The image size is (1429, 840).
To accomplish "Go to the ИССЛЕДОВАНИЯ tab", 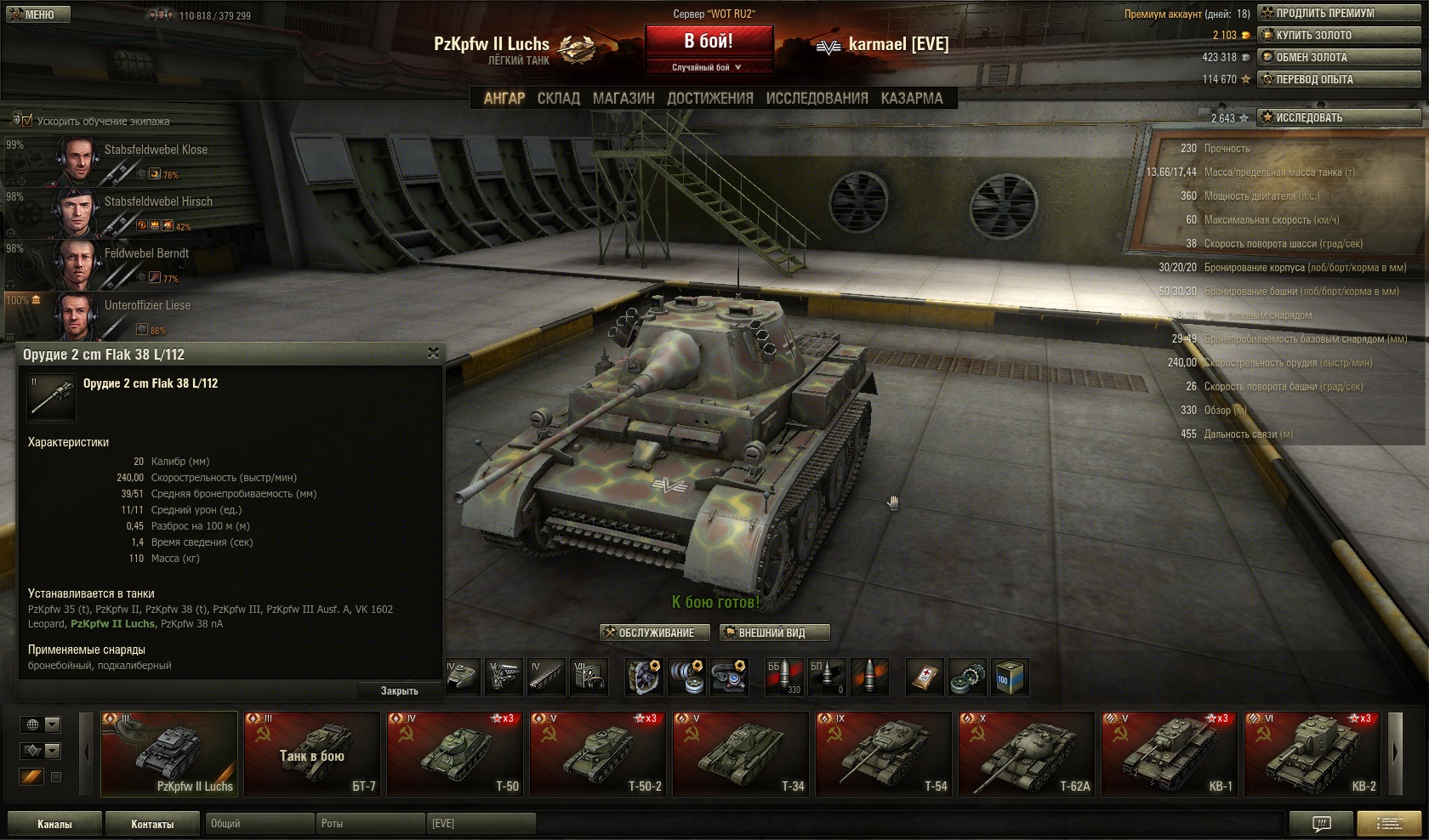I will click(x=817, y=99).
